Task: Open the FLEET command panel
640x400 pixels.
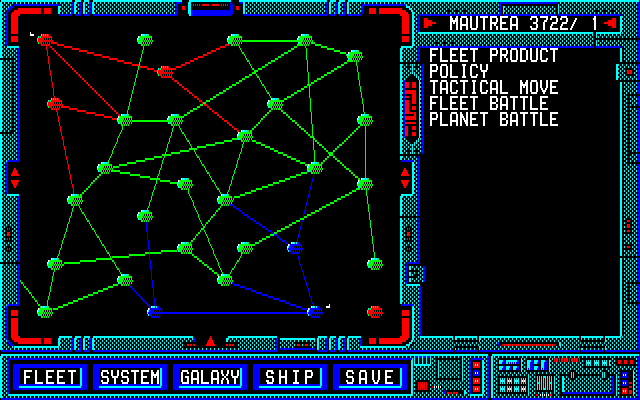Action: 50,377
